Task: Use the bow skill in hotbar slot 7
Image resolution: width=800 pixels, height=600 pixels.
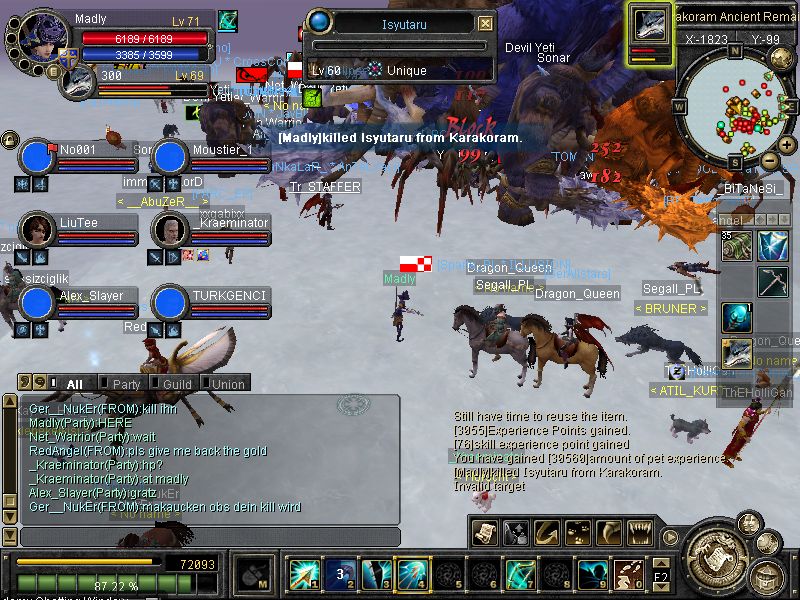Action: [520, 574]
